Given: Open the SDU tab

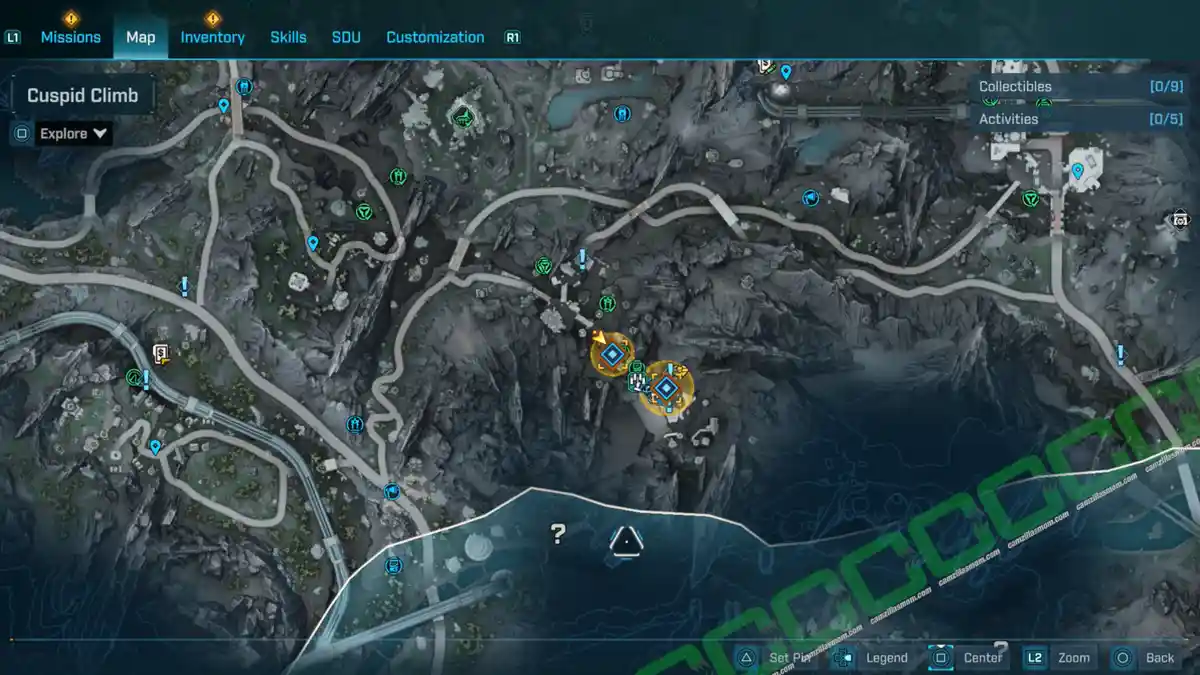Looking at the screenshot, I should coord(346,37).
